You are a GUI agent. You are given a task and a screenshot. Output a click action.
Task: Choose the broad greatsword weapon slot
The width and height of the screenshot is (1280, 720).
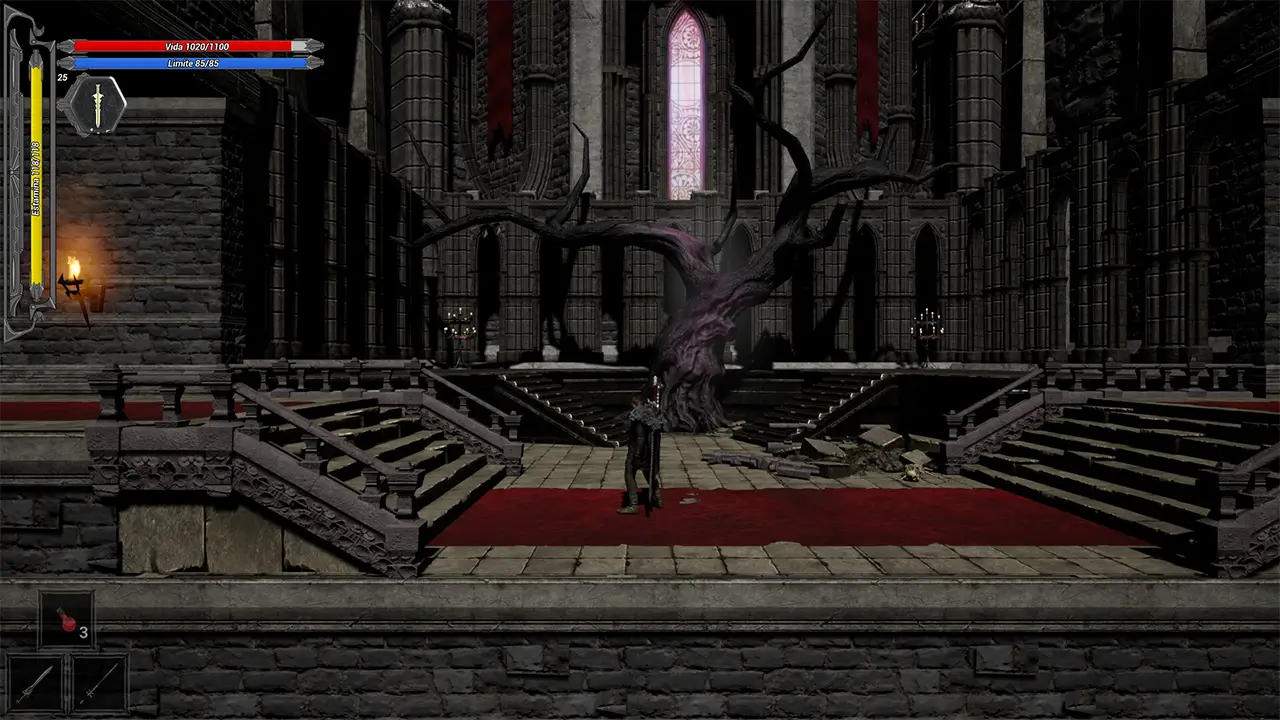35,683
